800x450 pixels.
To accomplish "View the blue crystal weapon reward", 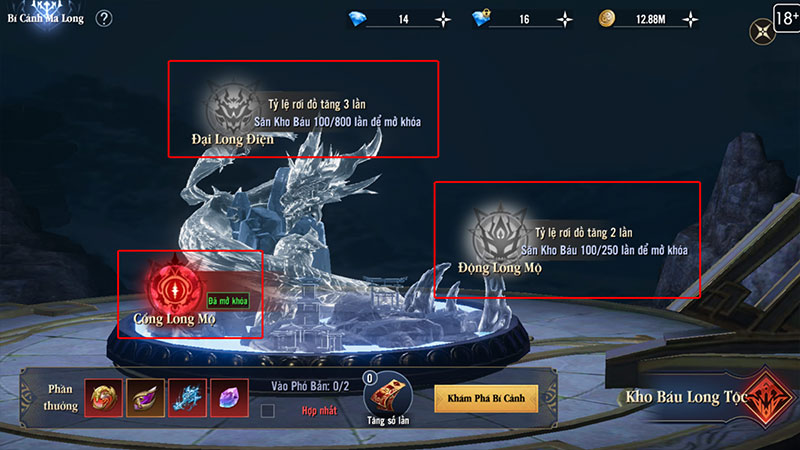I will pos(187,398).
